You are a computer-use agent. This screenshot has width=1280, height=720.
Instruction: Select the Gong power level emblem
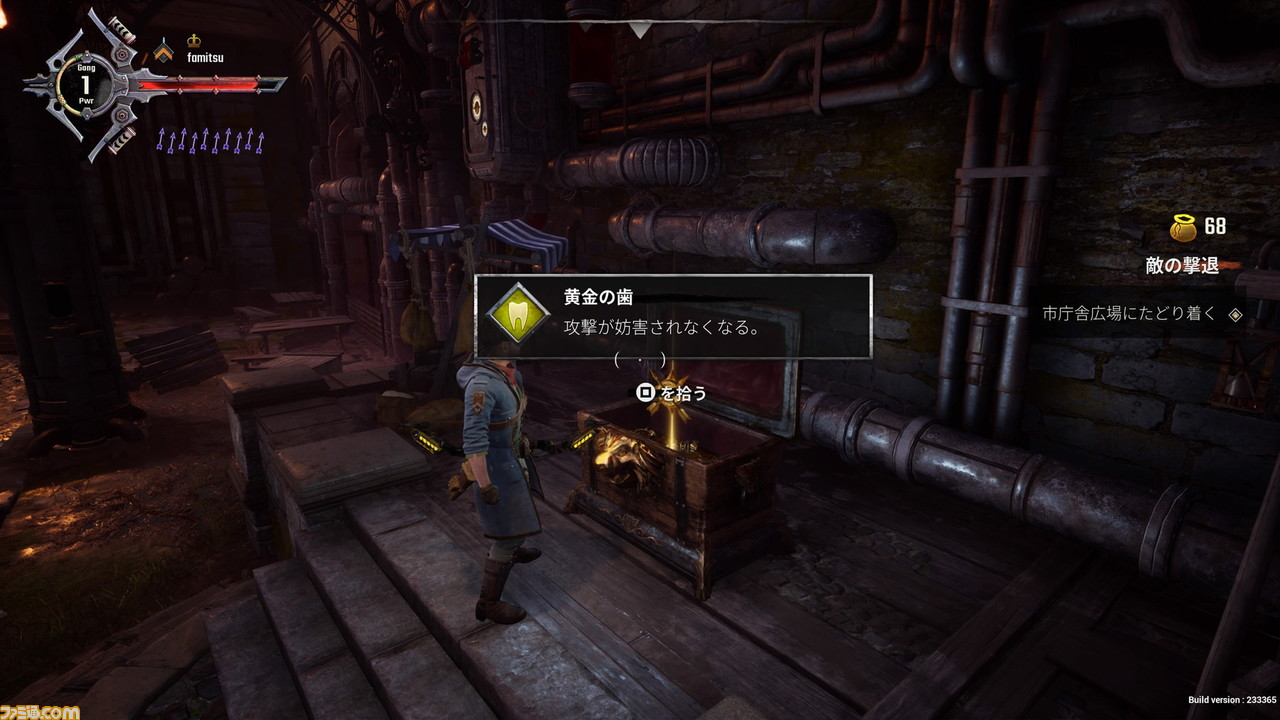click(86, 85)
